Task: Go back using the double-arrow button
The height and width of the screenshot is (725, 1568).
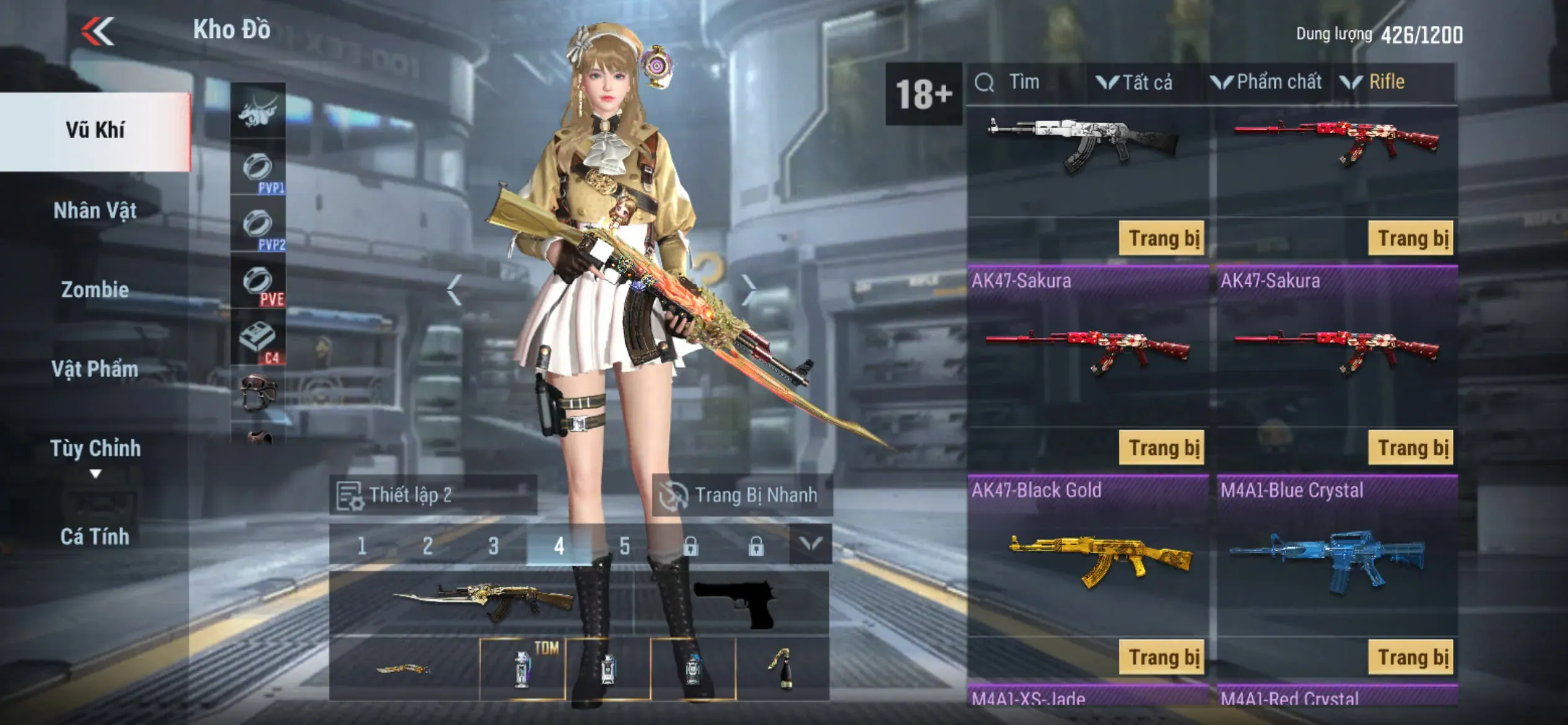Action: click(x=98, y=31)
